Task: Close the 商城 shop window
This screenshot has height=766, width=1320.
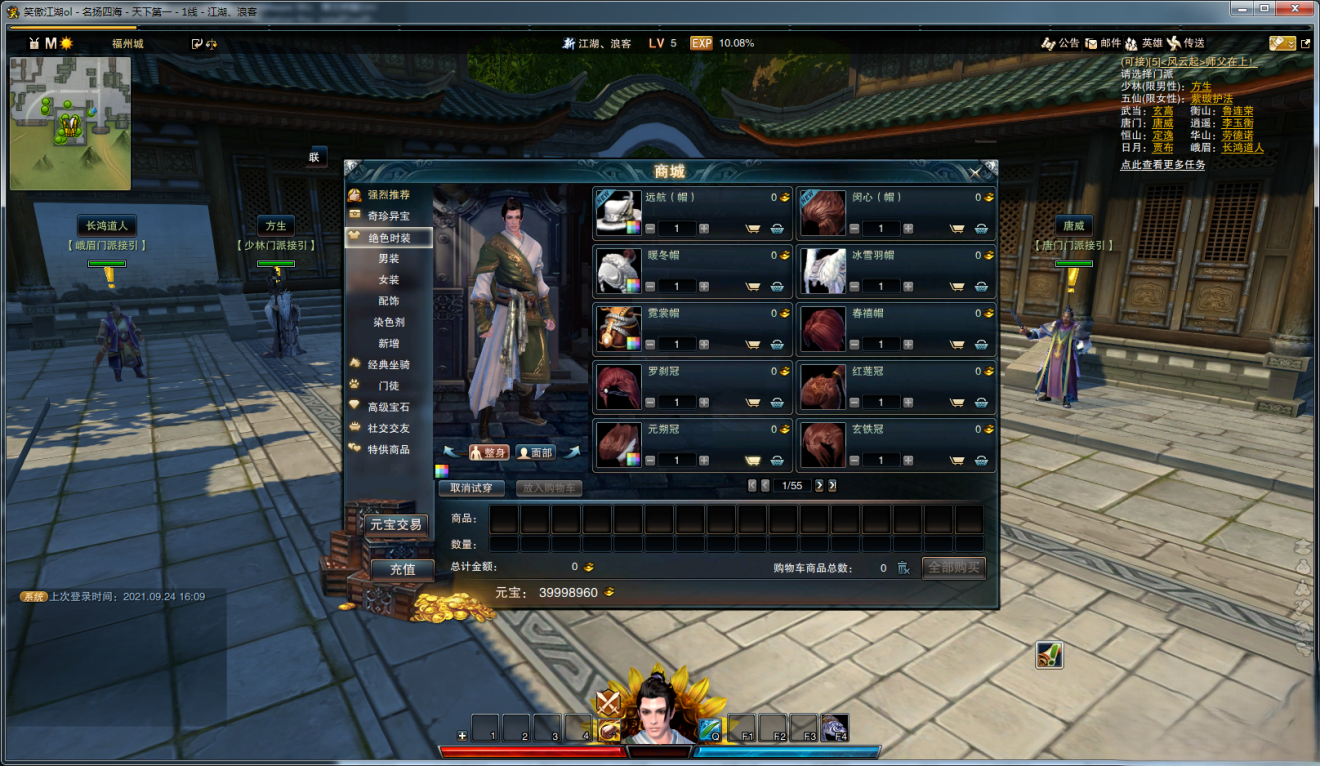Action: tap(975, 173)
